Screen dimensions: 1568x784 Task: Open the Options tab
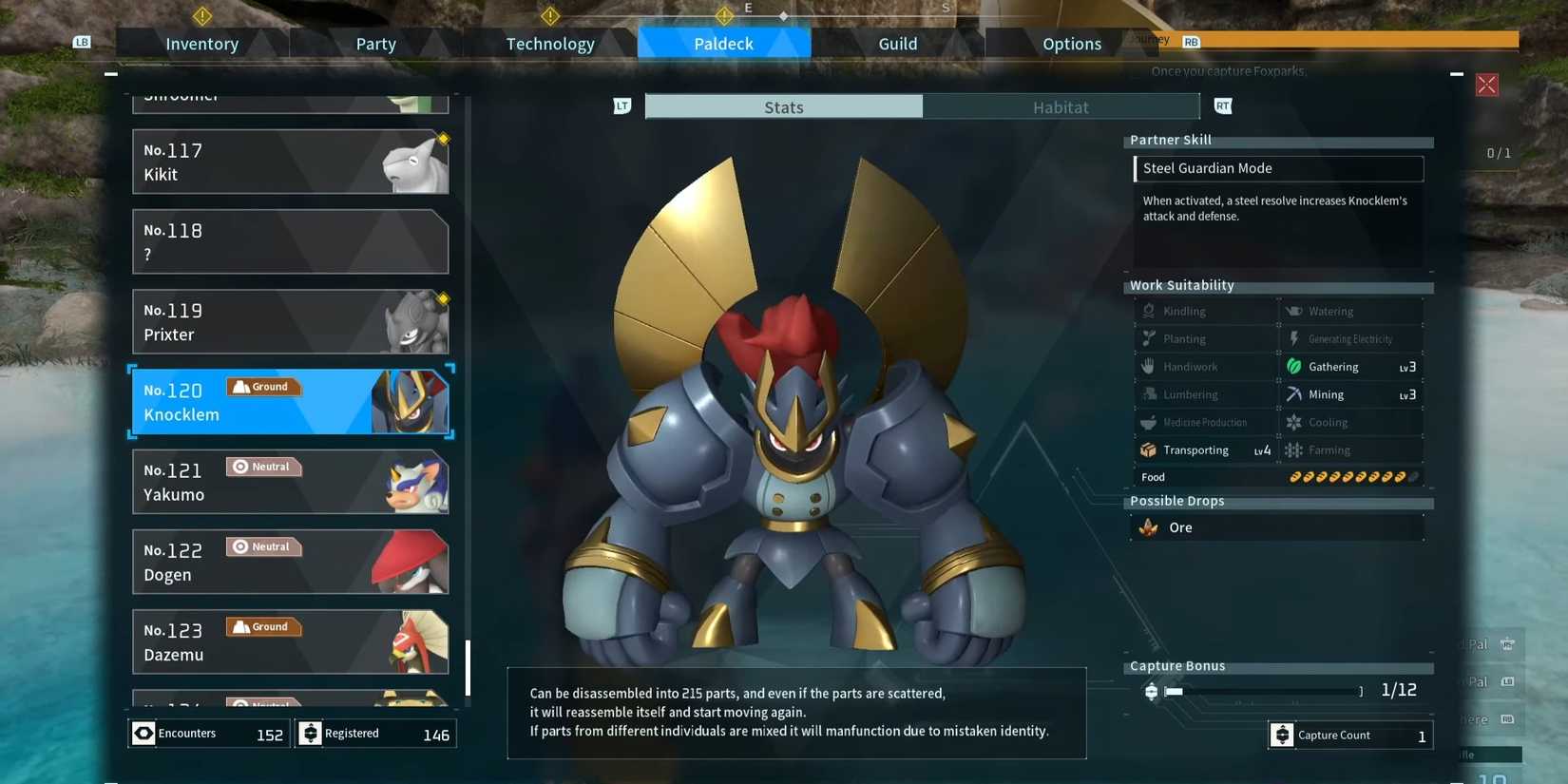tap(1071, 44)
